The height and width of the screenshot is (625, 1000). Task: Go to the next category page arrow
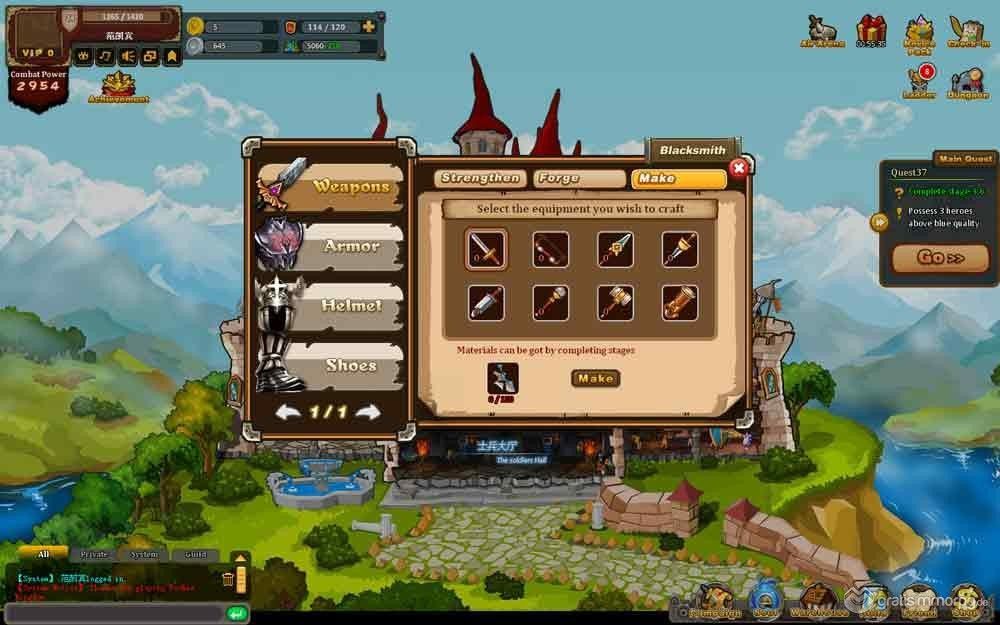(368, 412)
